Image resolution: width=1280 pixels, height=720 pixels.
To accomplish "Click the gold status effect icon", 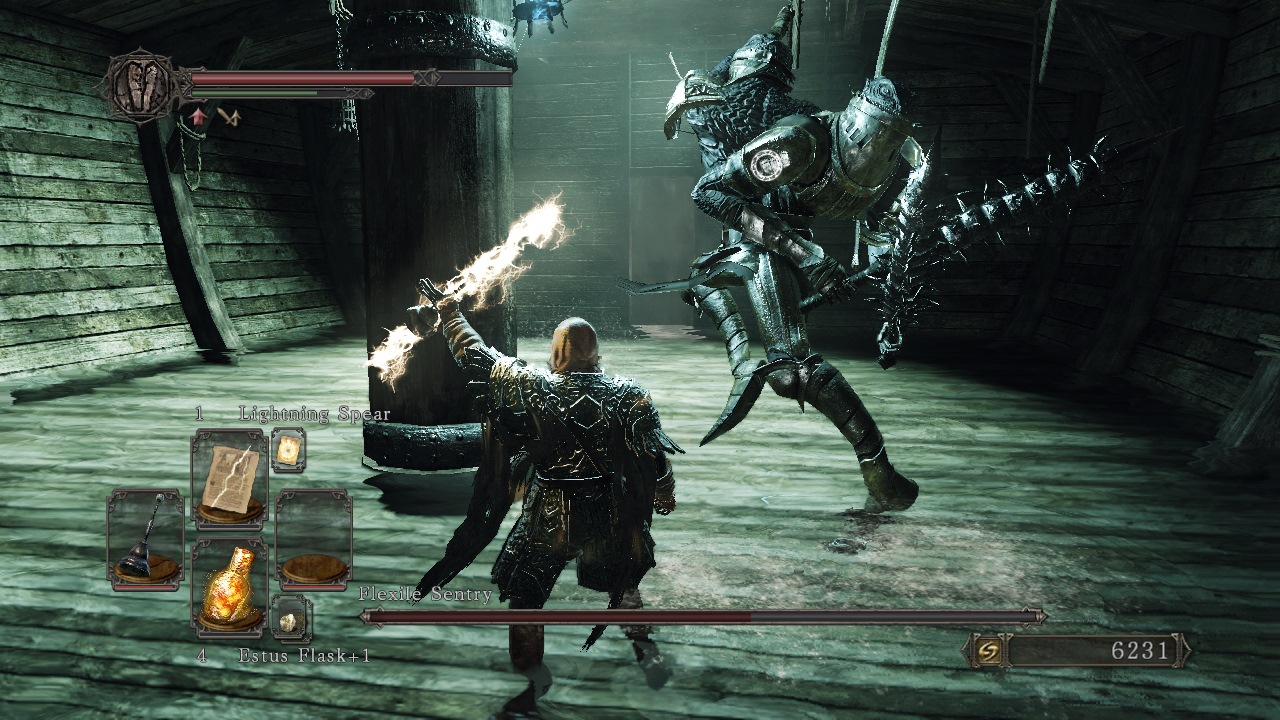I will click(x=230, y=118).
